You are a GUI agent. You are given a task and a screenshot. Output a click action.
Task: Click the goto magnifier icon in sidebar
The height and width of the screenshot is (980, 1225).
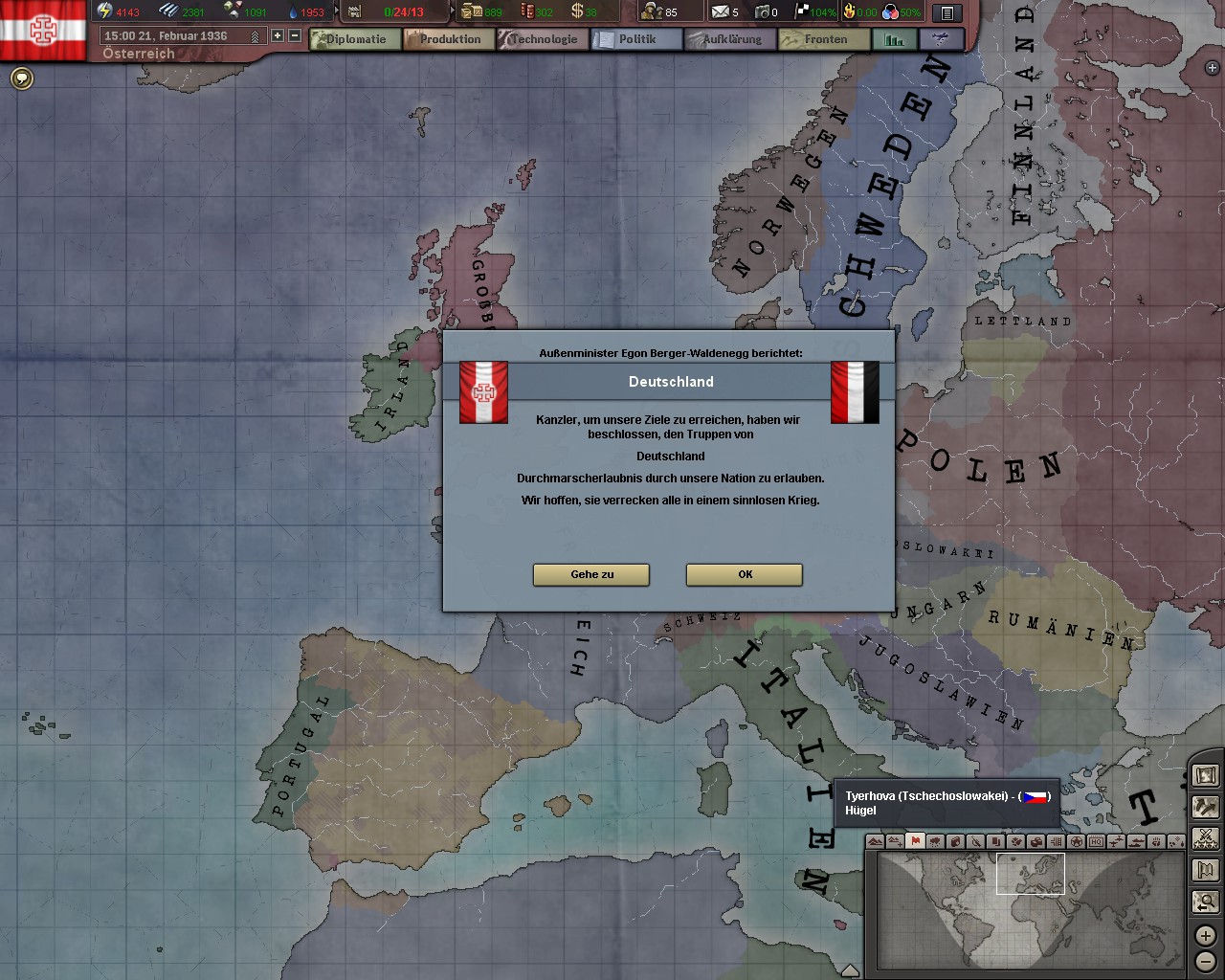(1205, 901)
